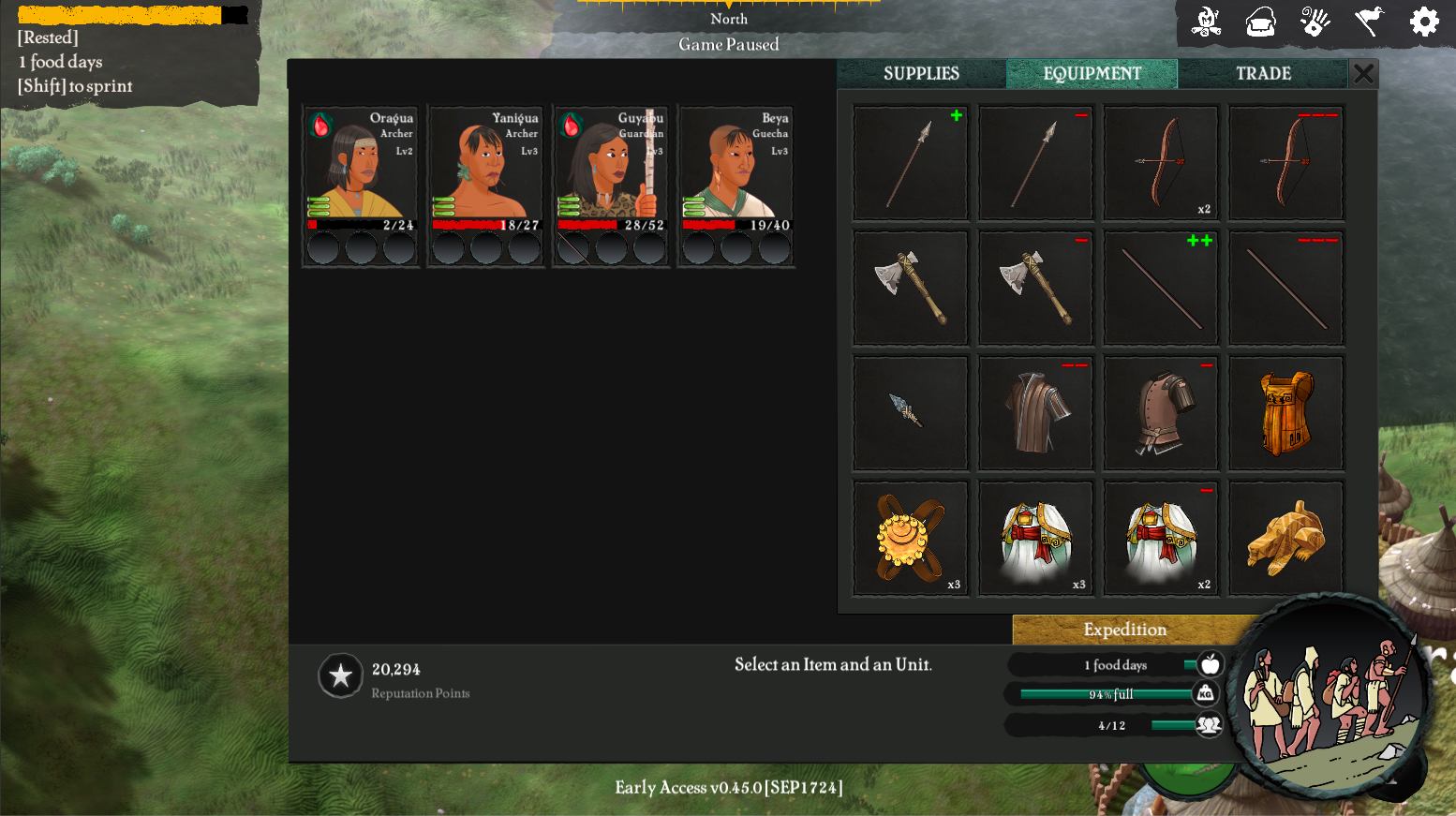Select the orange wooden chest armor
The width and height of the screenshot is (1456, 816).
coord(1286,413)
